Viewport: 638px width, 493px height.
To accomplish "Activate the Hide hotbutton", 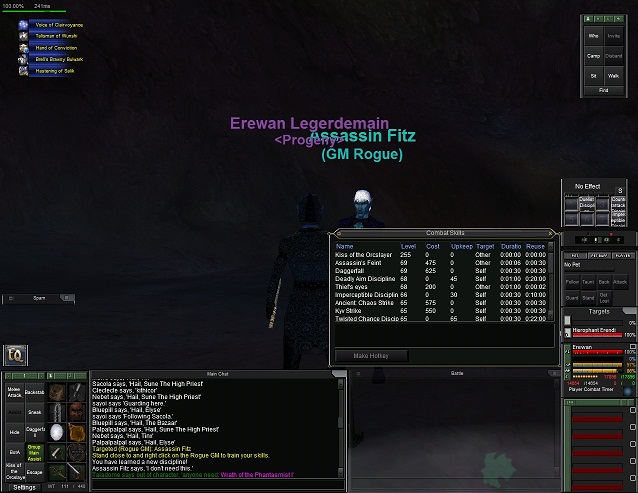I will [13, 431].
